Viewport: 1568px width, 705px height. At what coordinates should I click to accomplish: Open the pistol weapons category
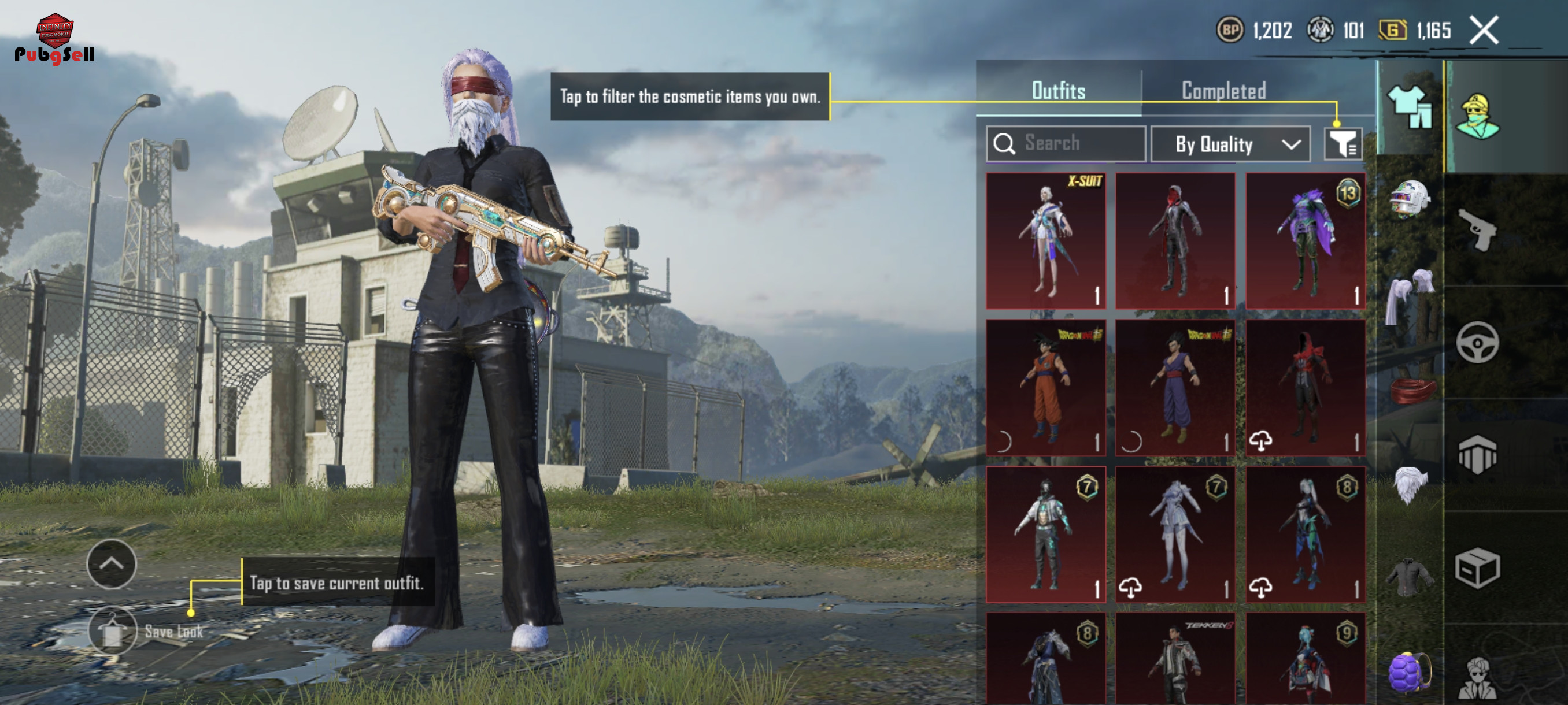pos(1478,229)
